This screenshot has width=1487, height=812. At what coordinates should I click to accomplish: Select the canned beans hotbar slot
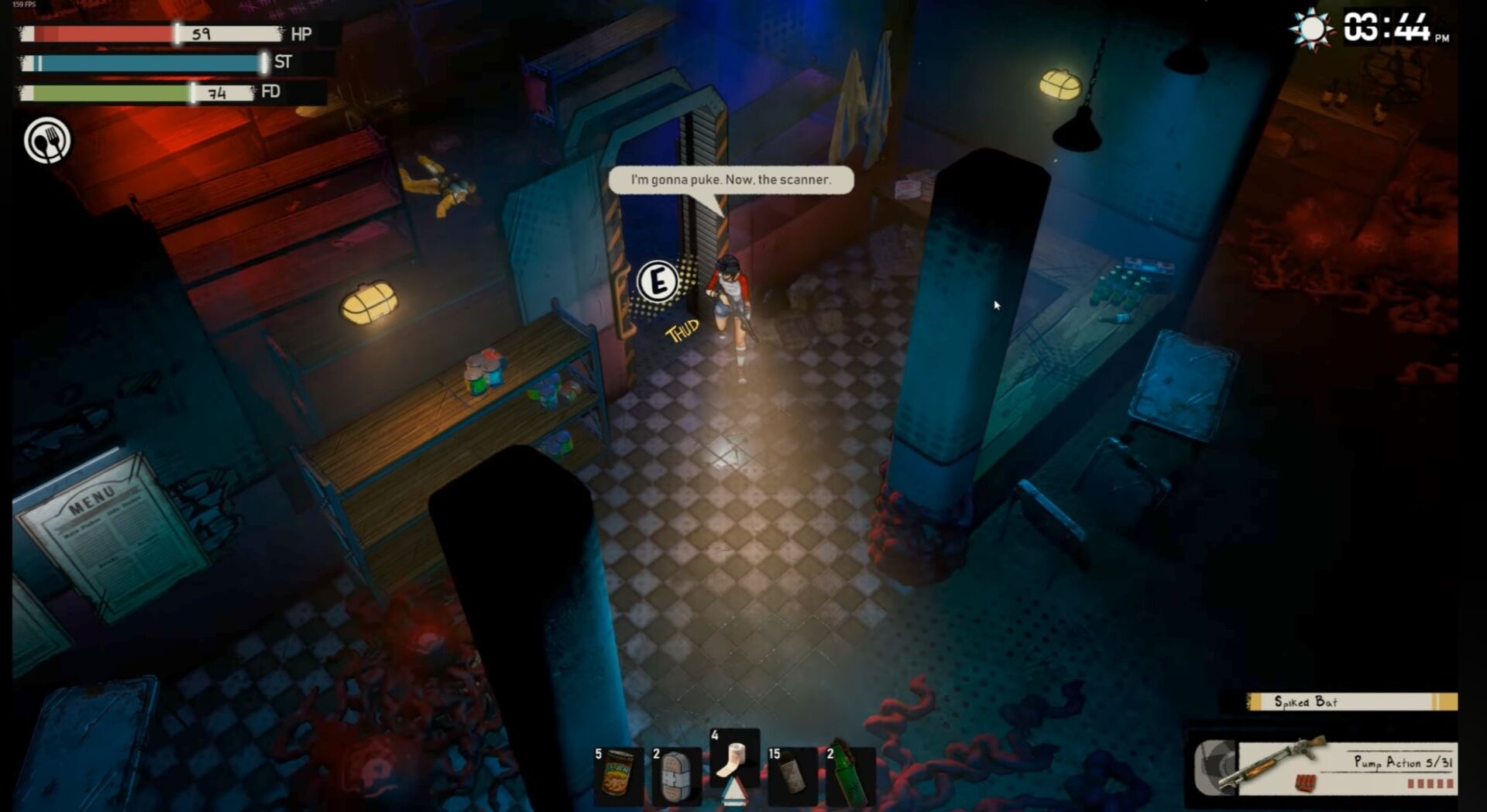[617, 774]
